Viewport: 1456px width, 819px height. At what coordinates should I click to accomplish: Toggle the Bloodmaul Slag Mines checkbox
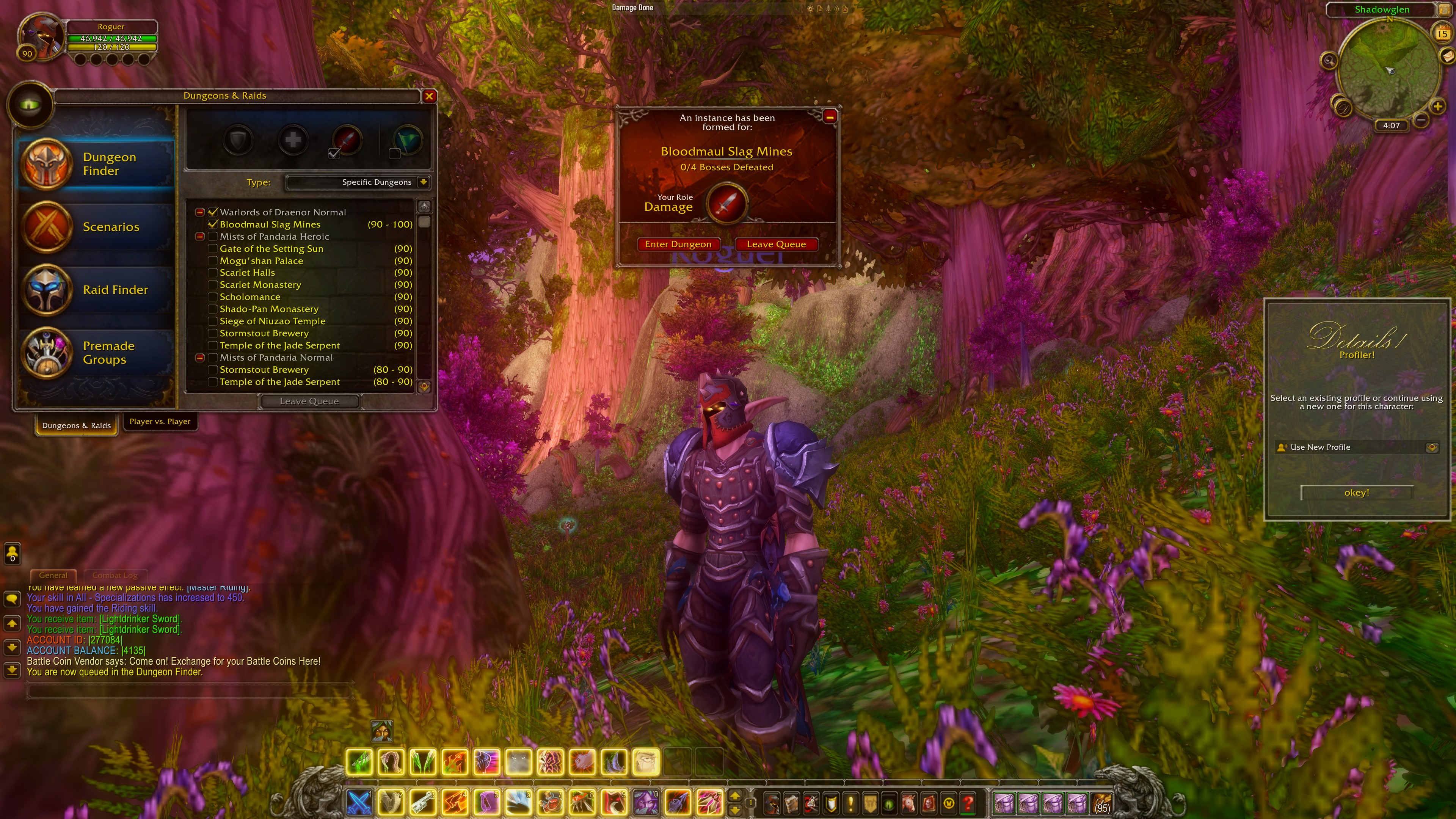[x=213, y=224]
